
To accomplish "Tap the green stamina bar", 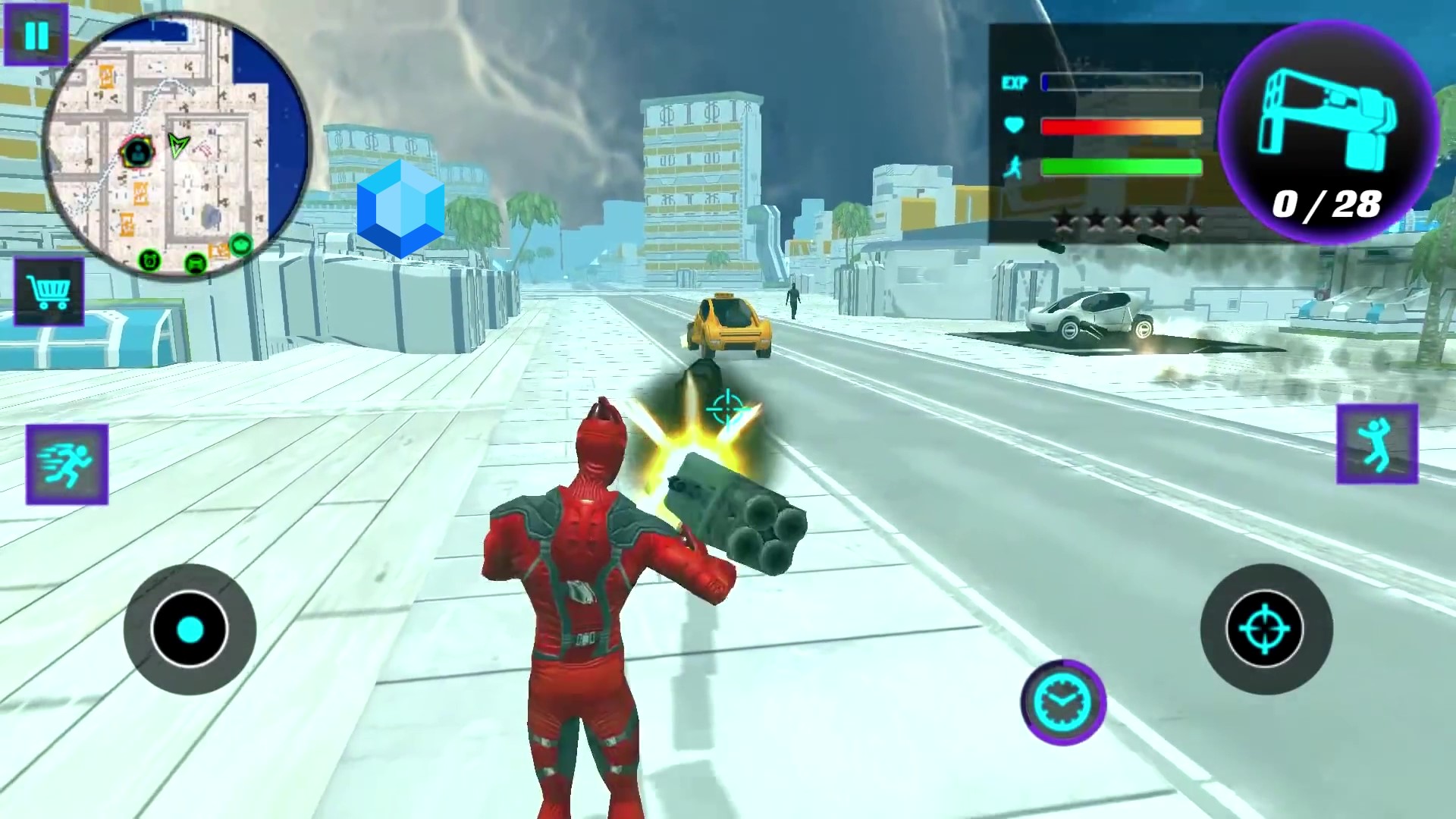I will tap(1121, 165).
